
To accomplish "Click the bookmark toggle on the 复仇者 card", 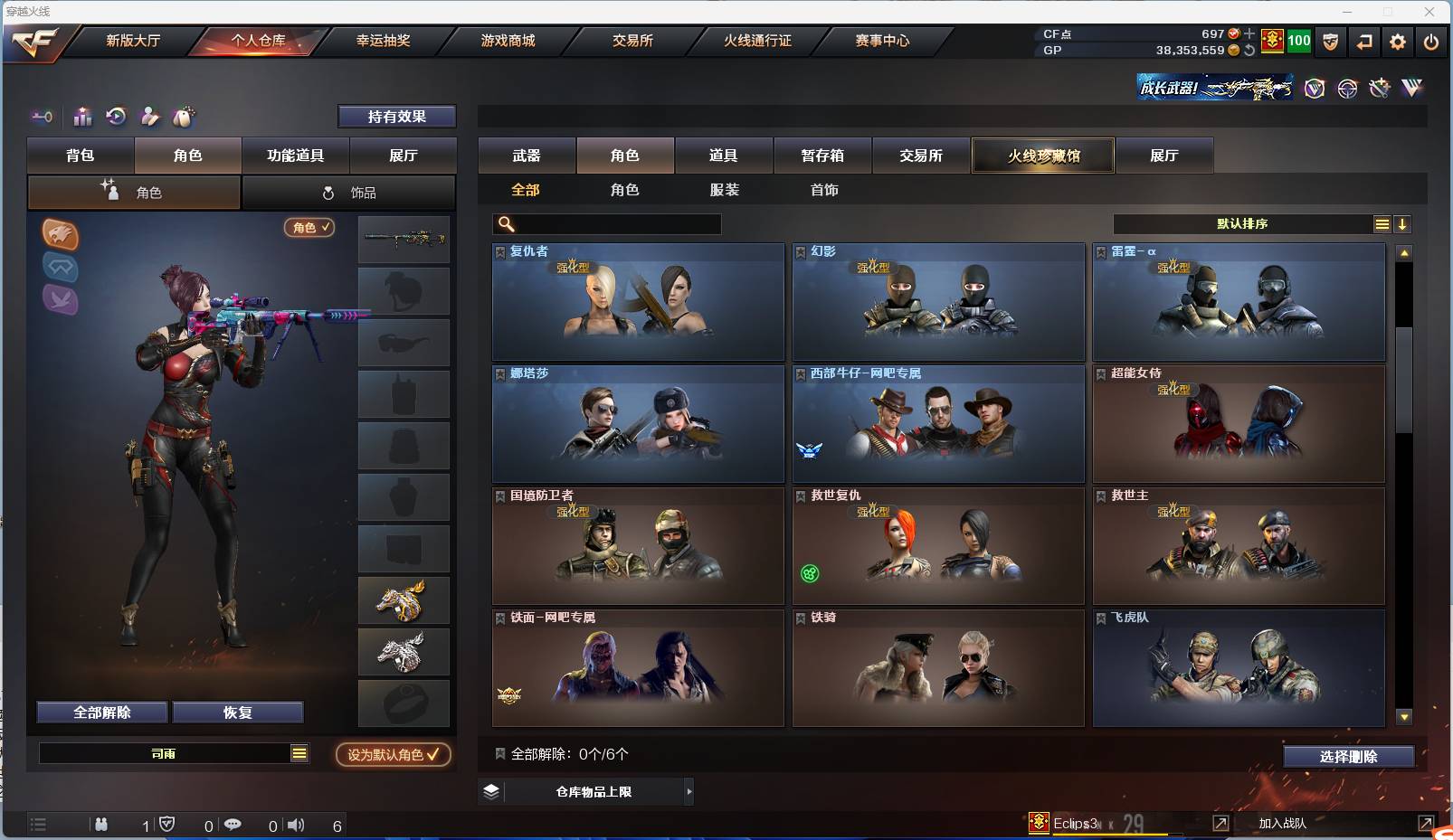I will (499, 251).
